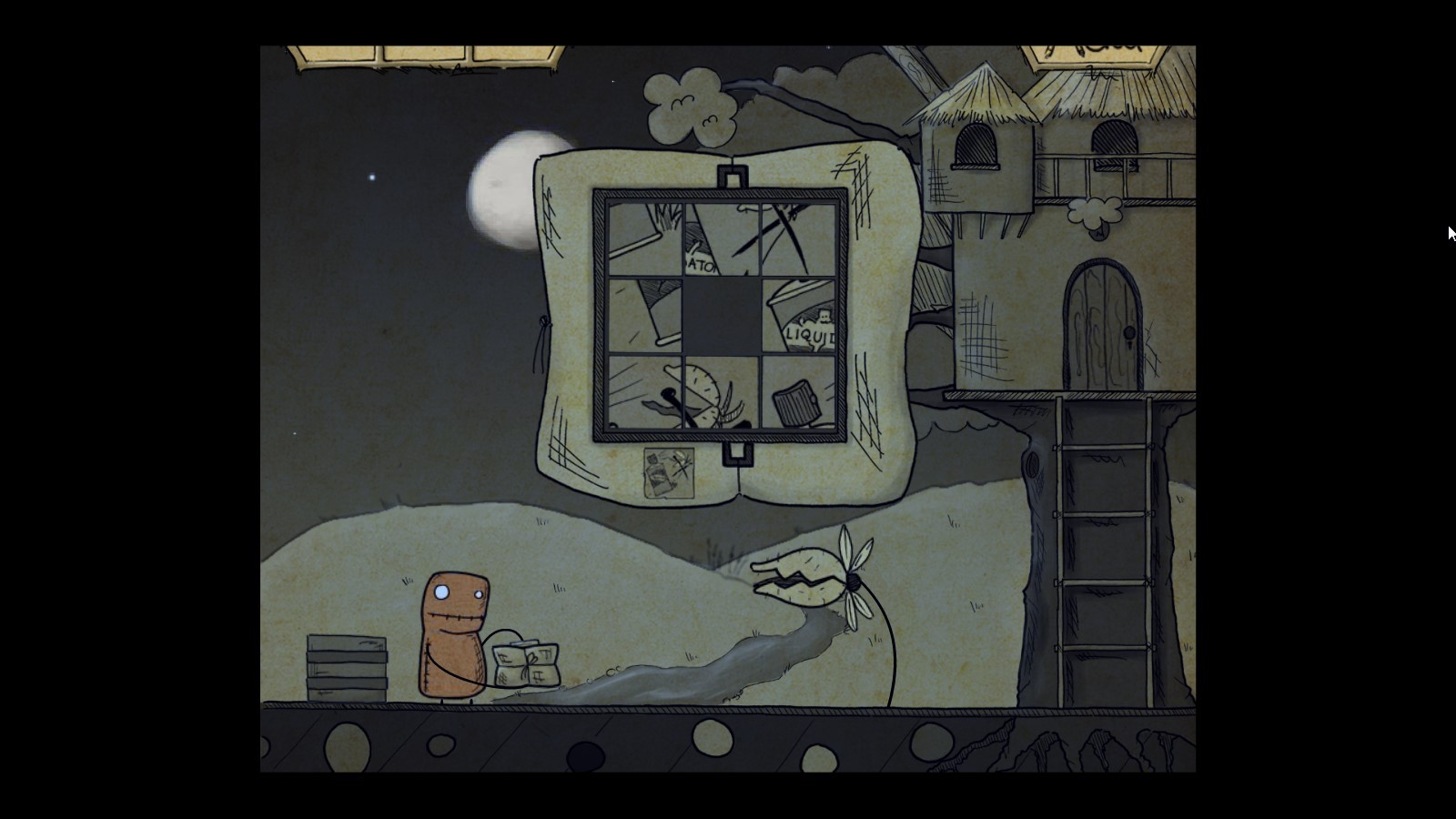
Task: Slide the tile showing letters ATO
Action: point(721,238)
